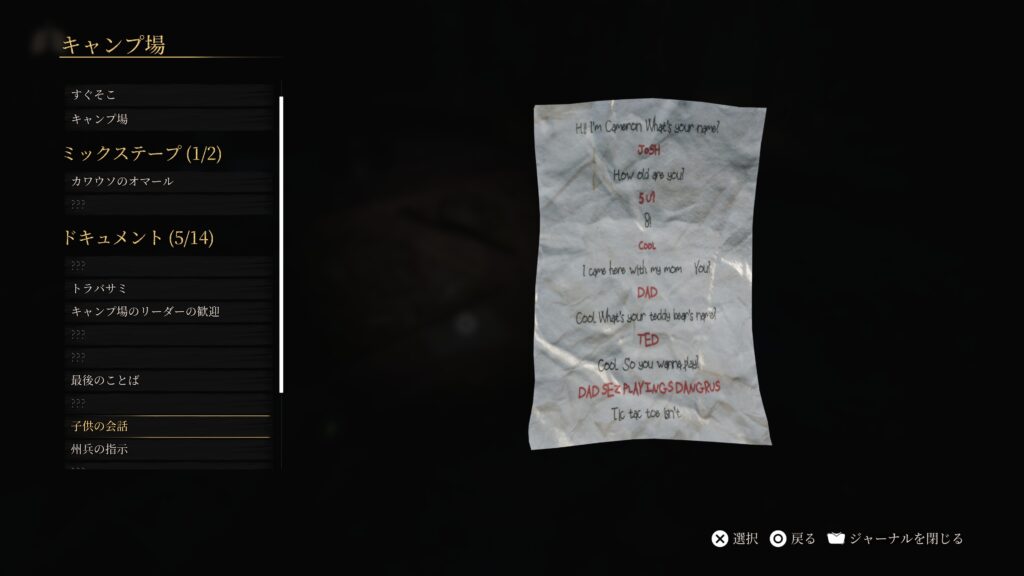The width and height of the screenshot is (1024, 576).
Task: Open the 州兵の指示 document
Action: 165,450
